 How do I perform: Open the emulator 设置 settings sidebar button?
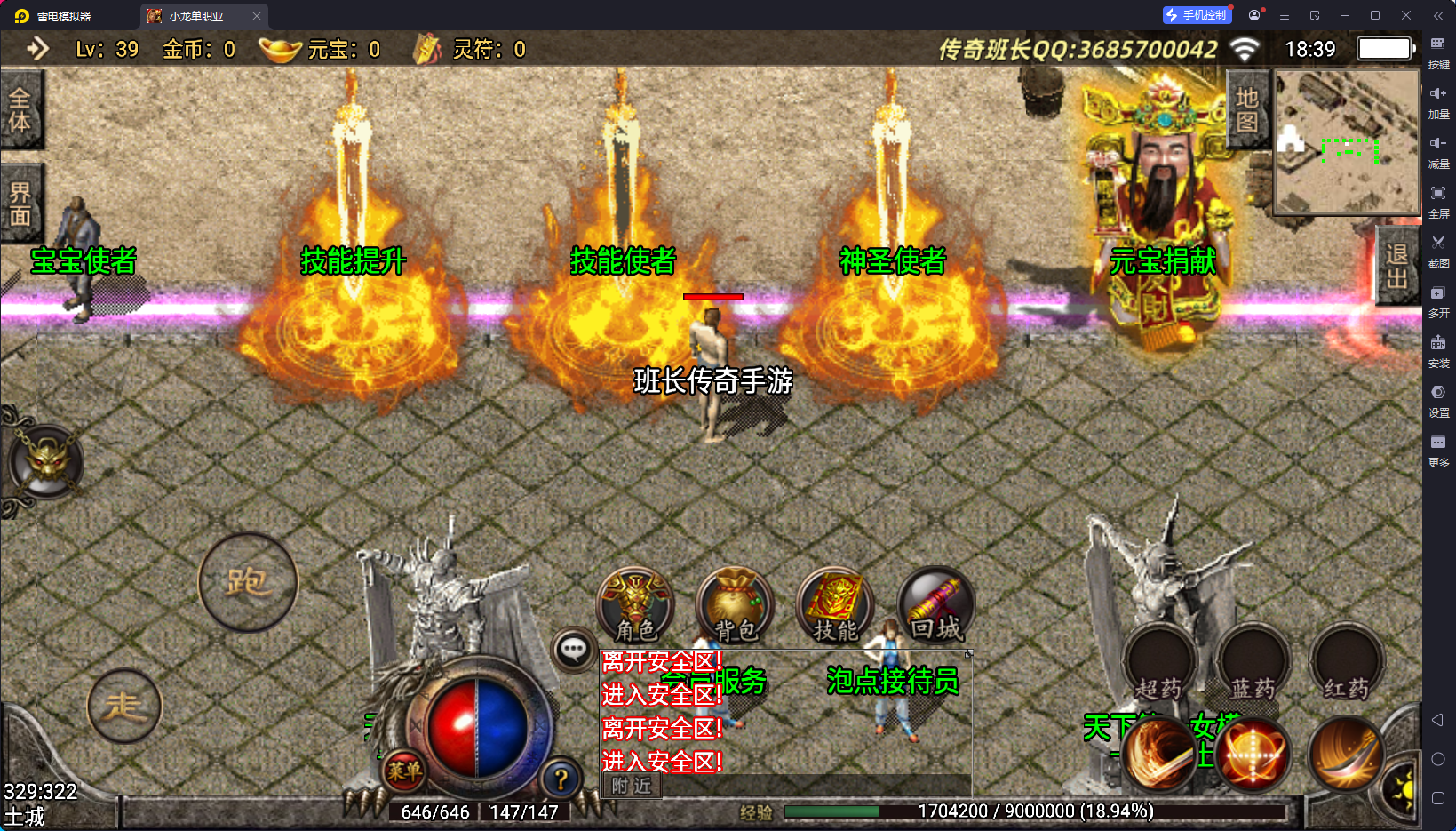coord(1438,400)
